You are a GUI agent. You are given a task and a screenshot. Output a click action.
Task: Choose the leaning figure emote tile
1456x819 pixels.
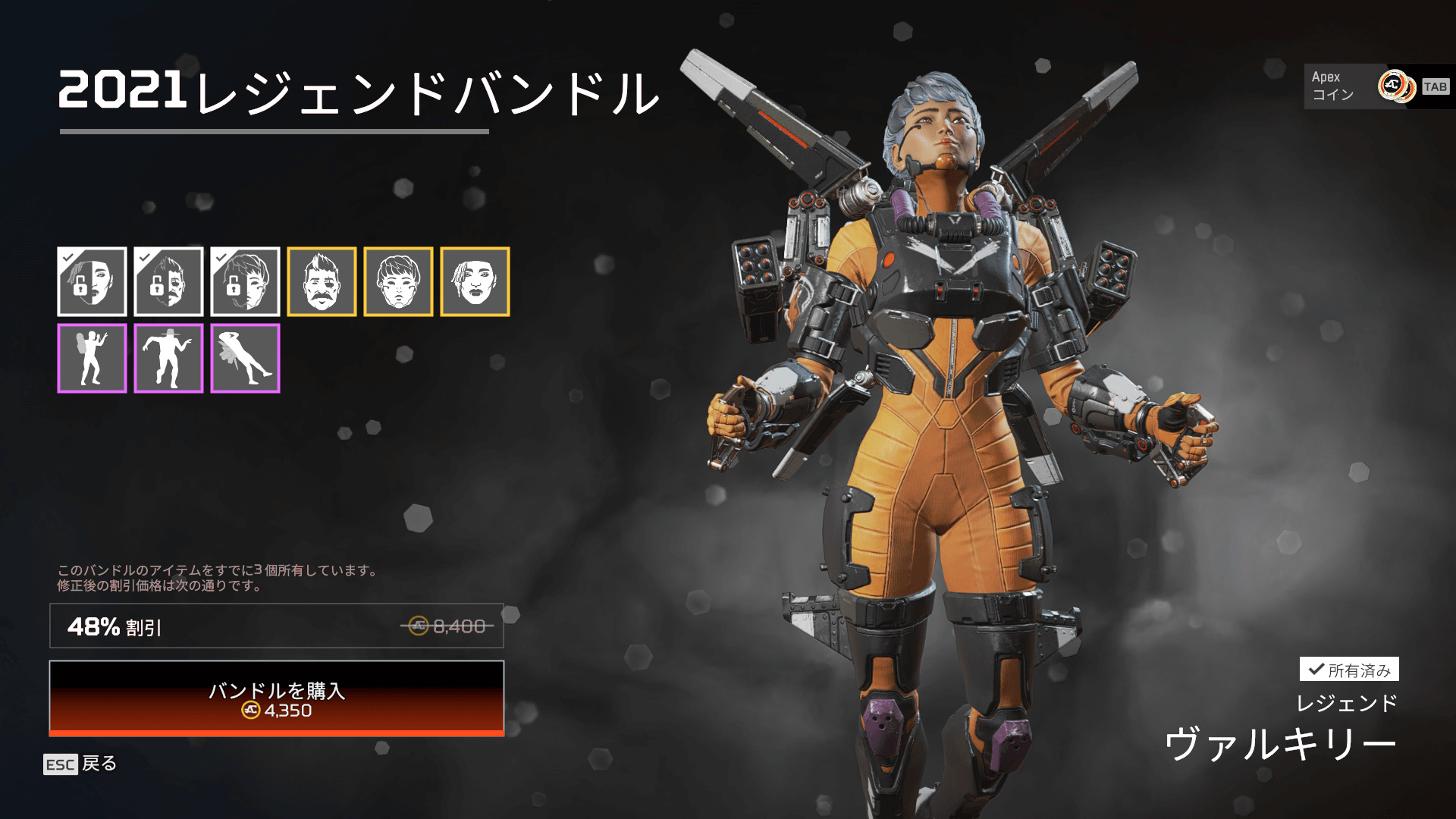(245, 358)
